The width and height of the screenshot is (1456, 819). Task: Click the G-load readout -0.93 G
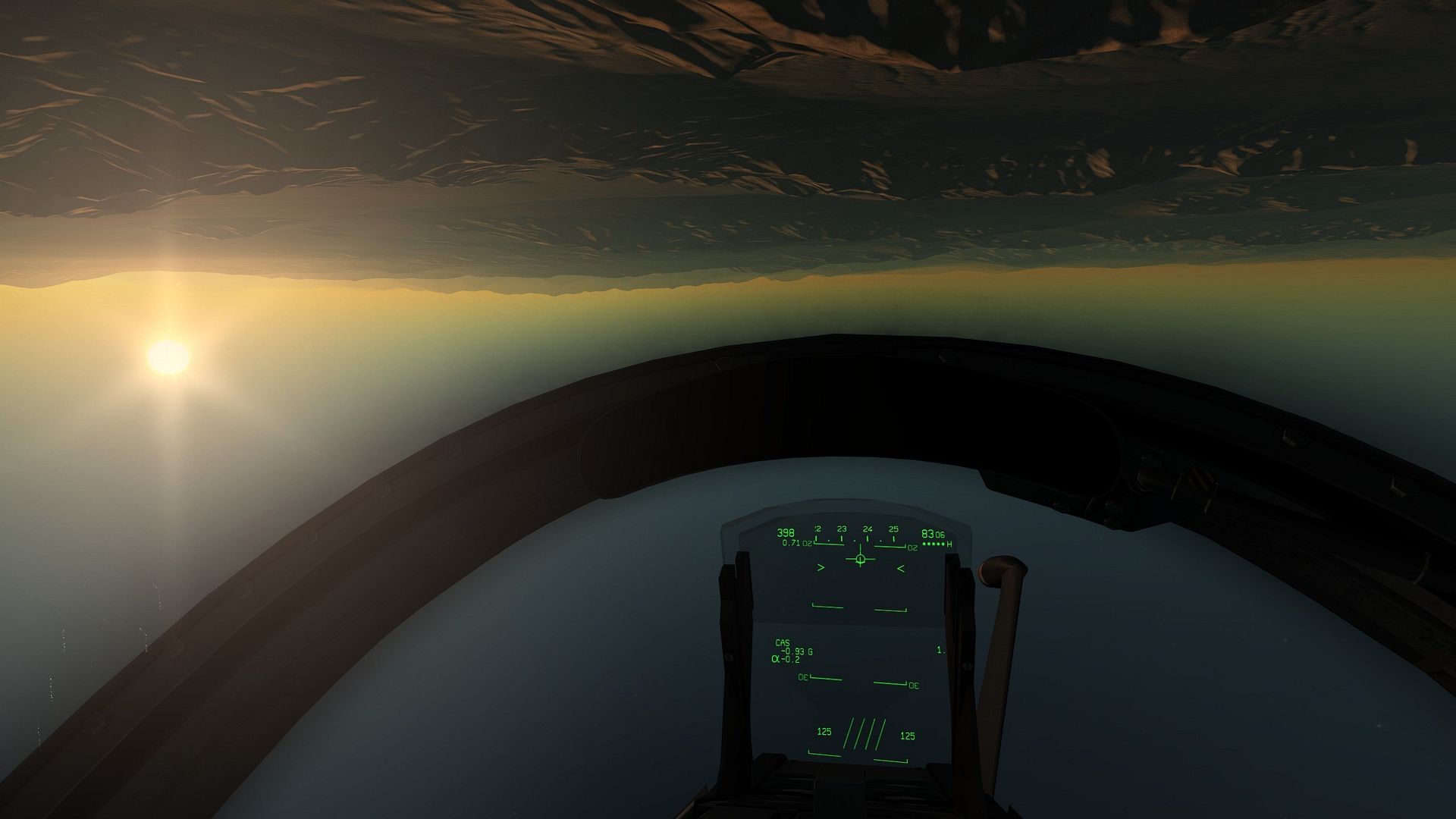[x=796, y=651]
